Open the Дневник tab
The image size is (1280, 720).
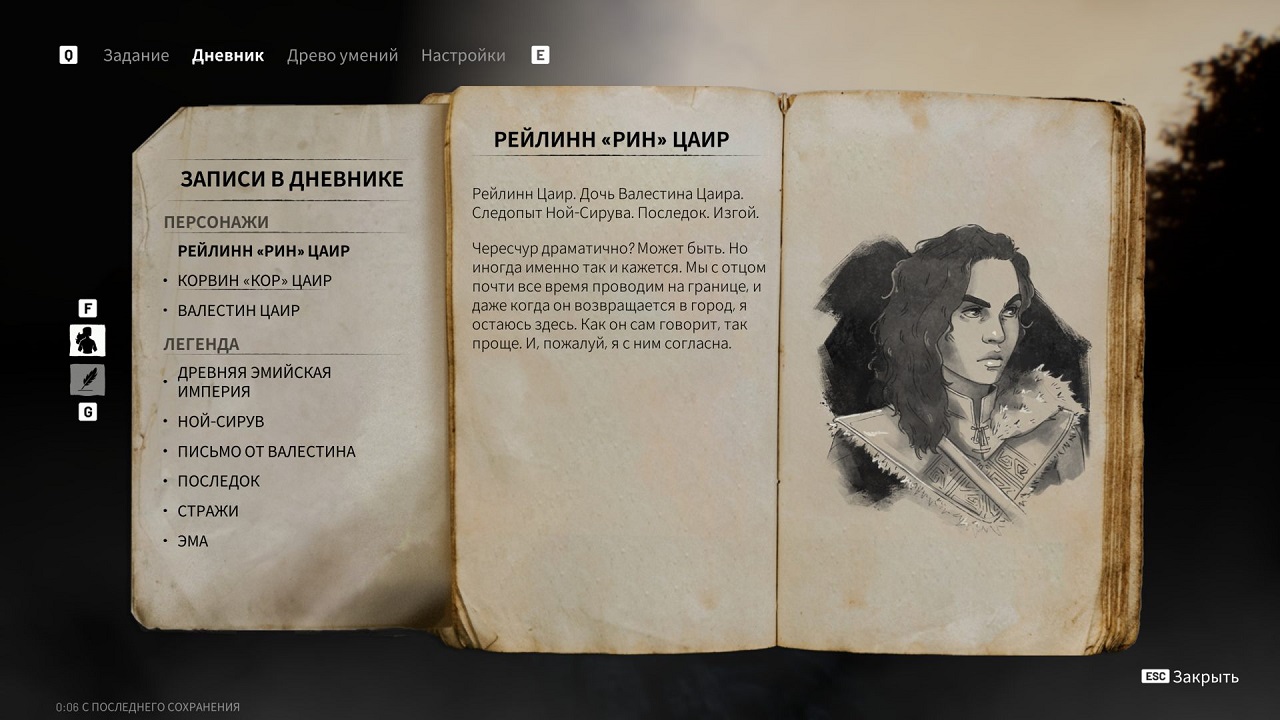point(228,55)
